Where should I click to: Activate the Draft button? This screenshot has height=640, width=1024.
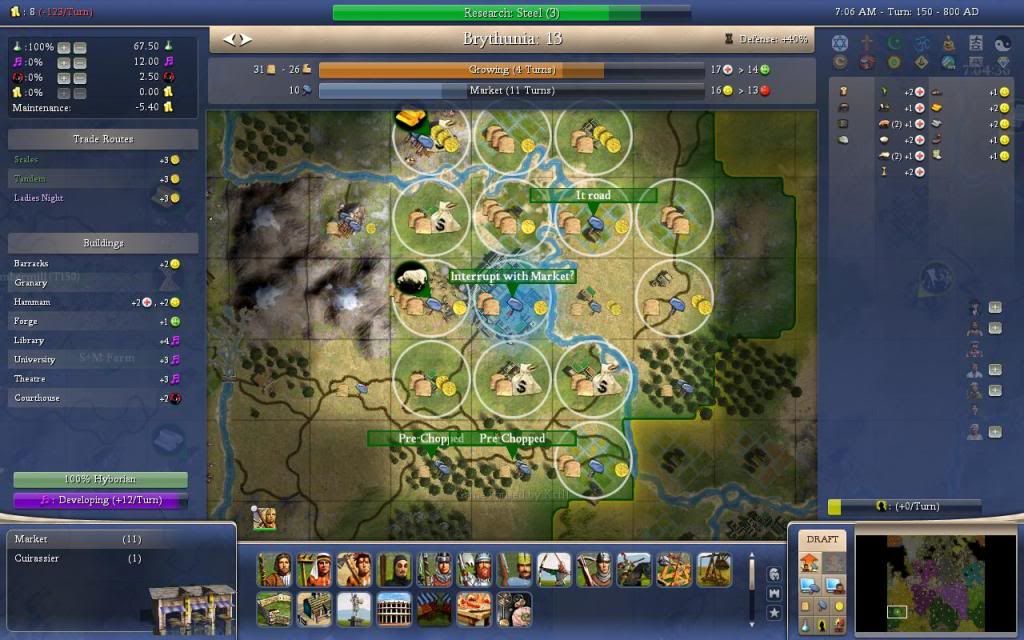point(822,540)
